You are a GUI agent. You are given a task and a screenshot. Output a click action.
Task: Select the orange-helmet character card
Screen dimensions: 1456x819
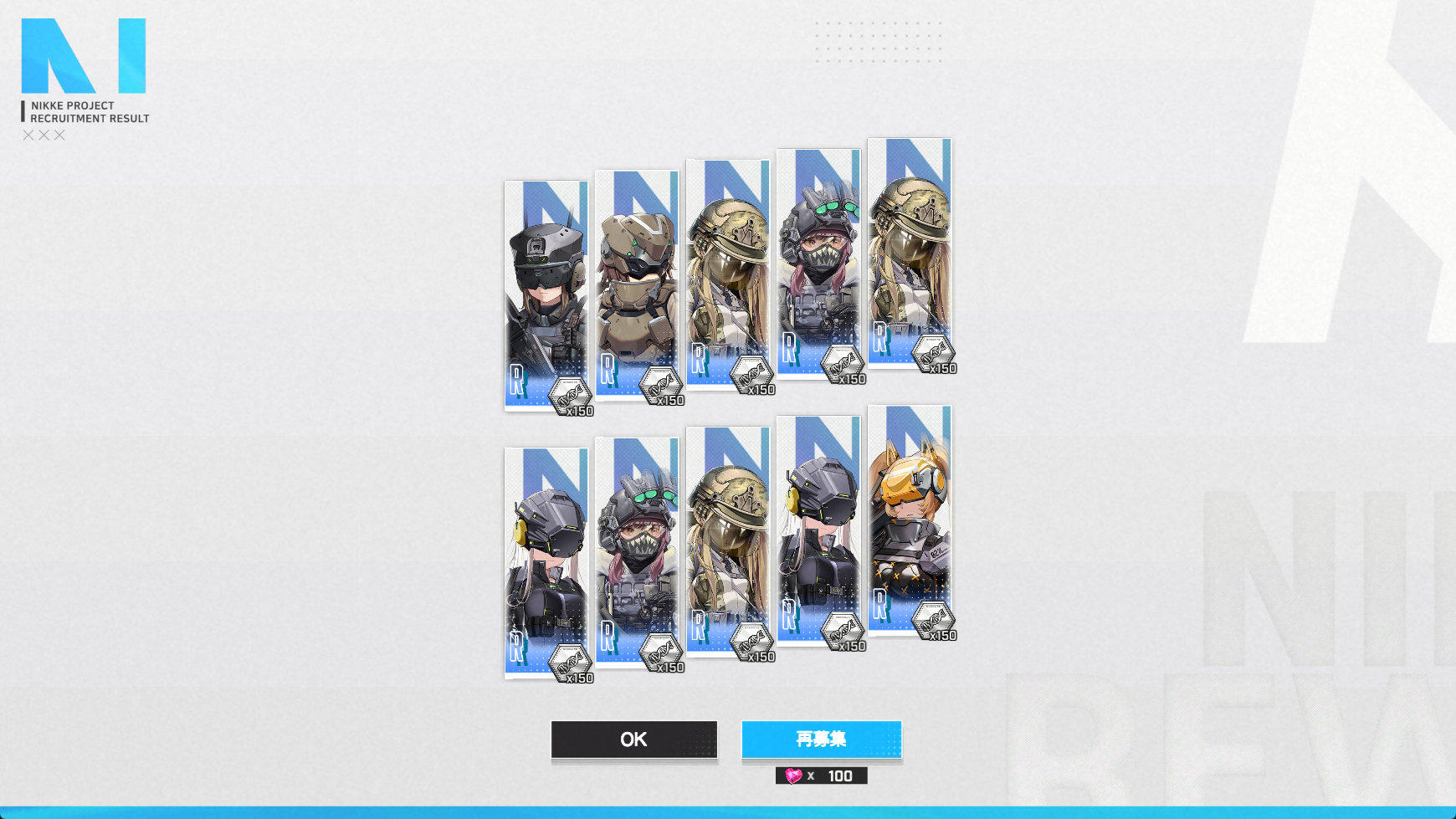[909, 519]
